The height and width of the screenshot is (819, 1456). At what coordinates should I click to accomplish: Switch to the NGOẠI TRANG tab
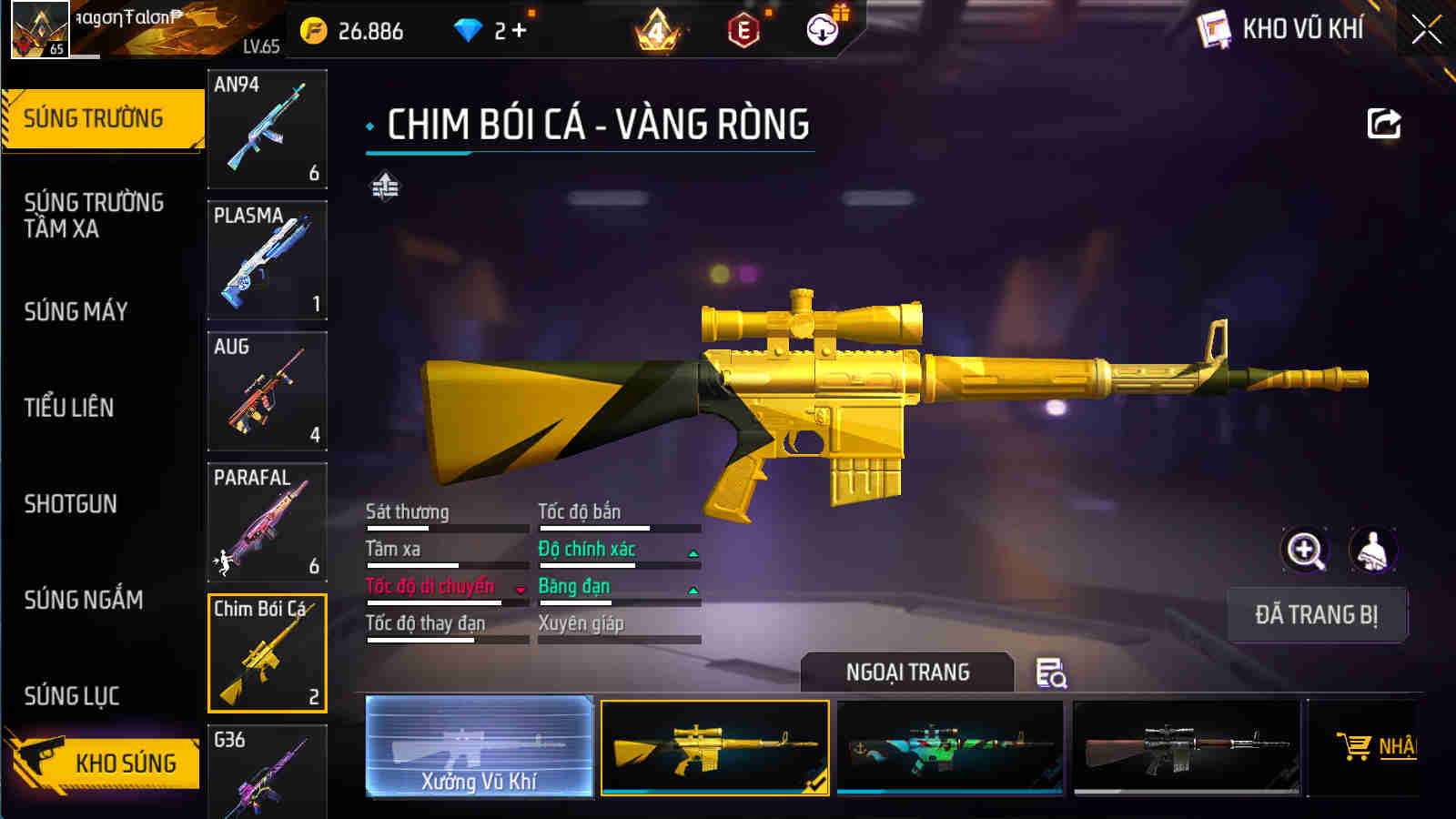click(x=905, y=673)
